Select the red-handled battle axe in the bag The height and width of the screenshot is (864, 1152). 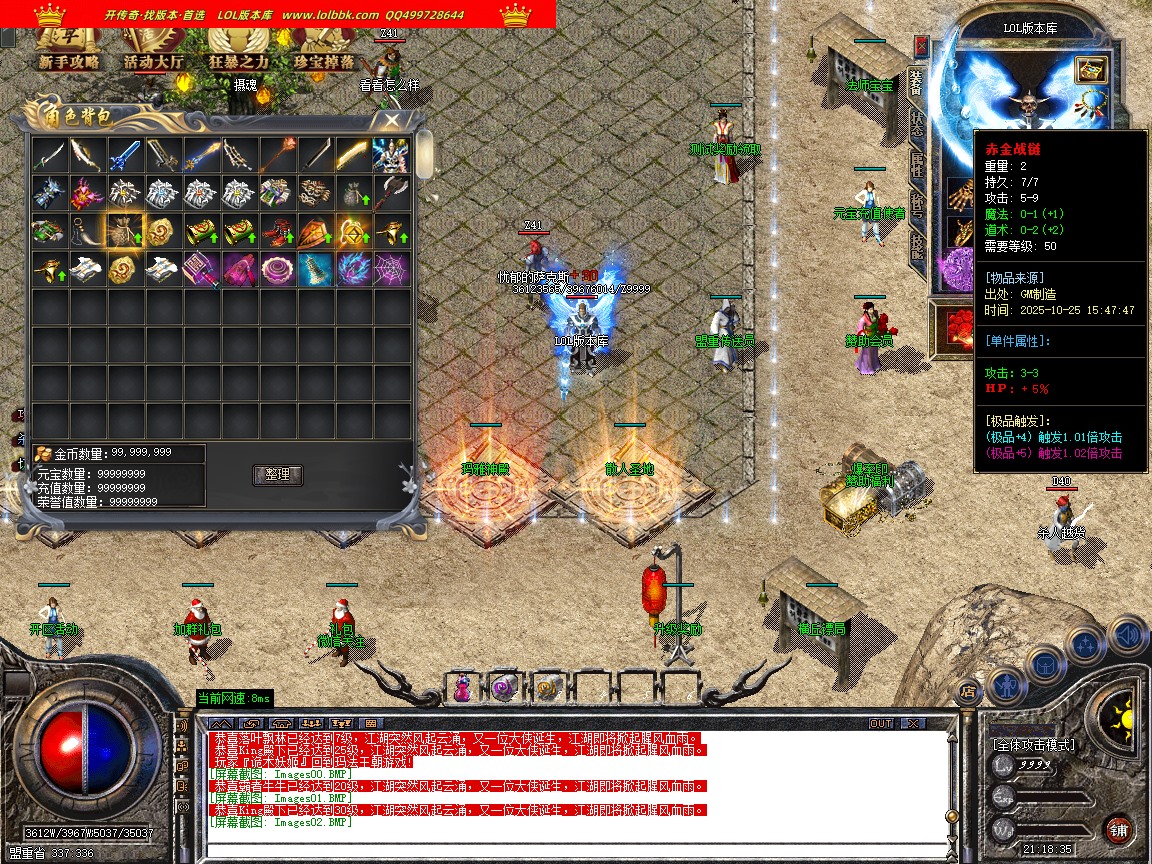[391, 193]
